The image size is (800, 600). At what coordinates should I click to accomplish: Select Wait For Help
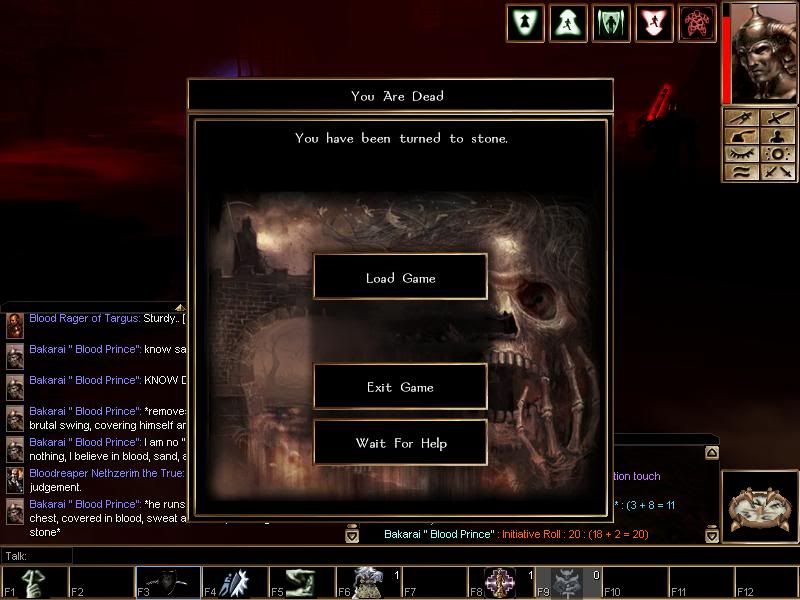point(400,443)
